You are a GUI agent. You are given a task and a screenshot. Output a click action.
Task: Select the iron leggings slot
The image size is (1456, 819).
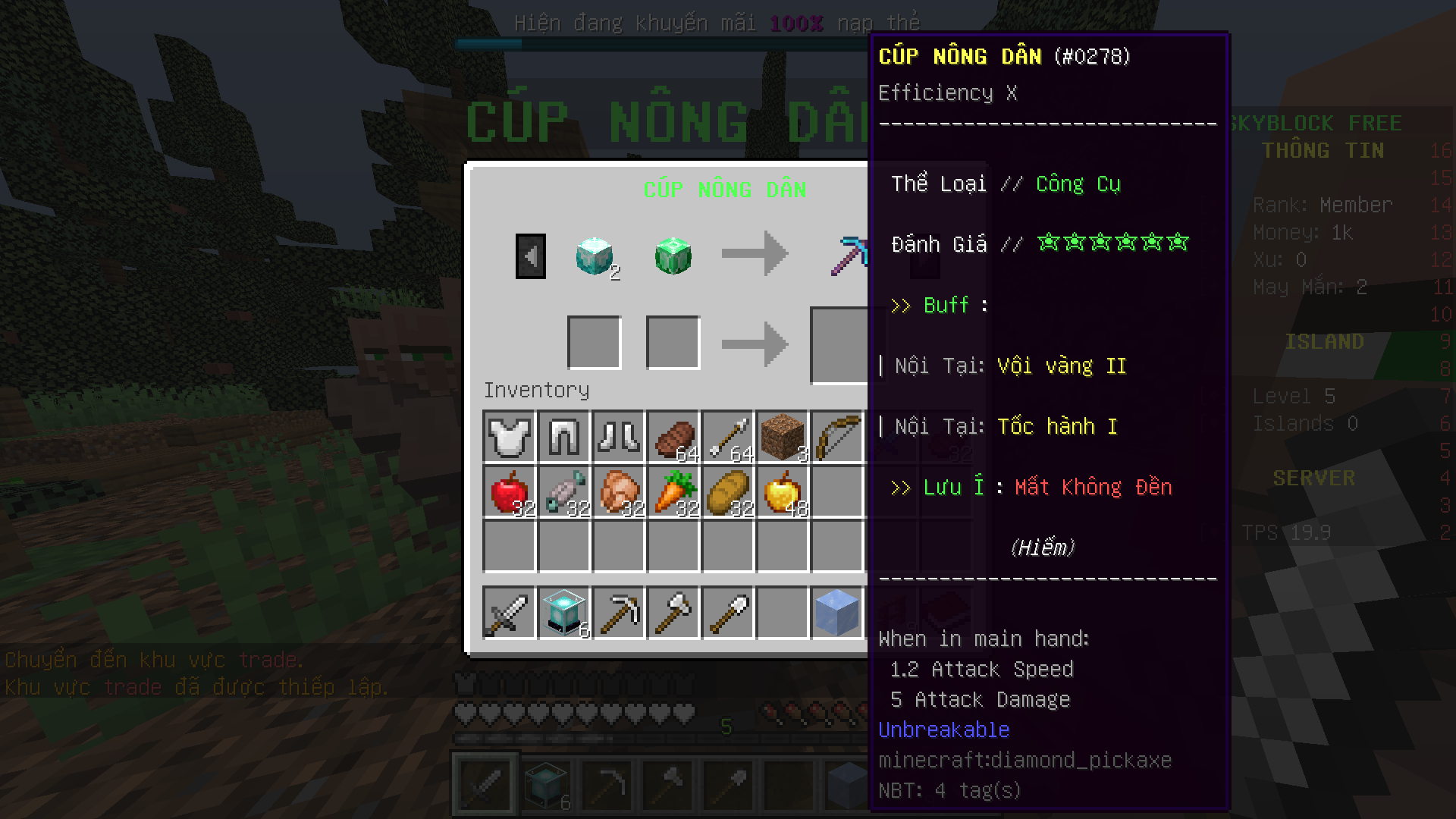point(563,438)
